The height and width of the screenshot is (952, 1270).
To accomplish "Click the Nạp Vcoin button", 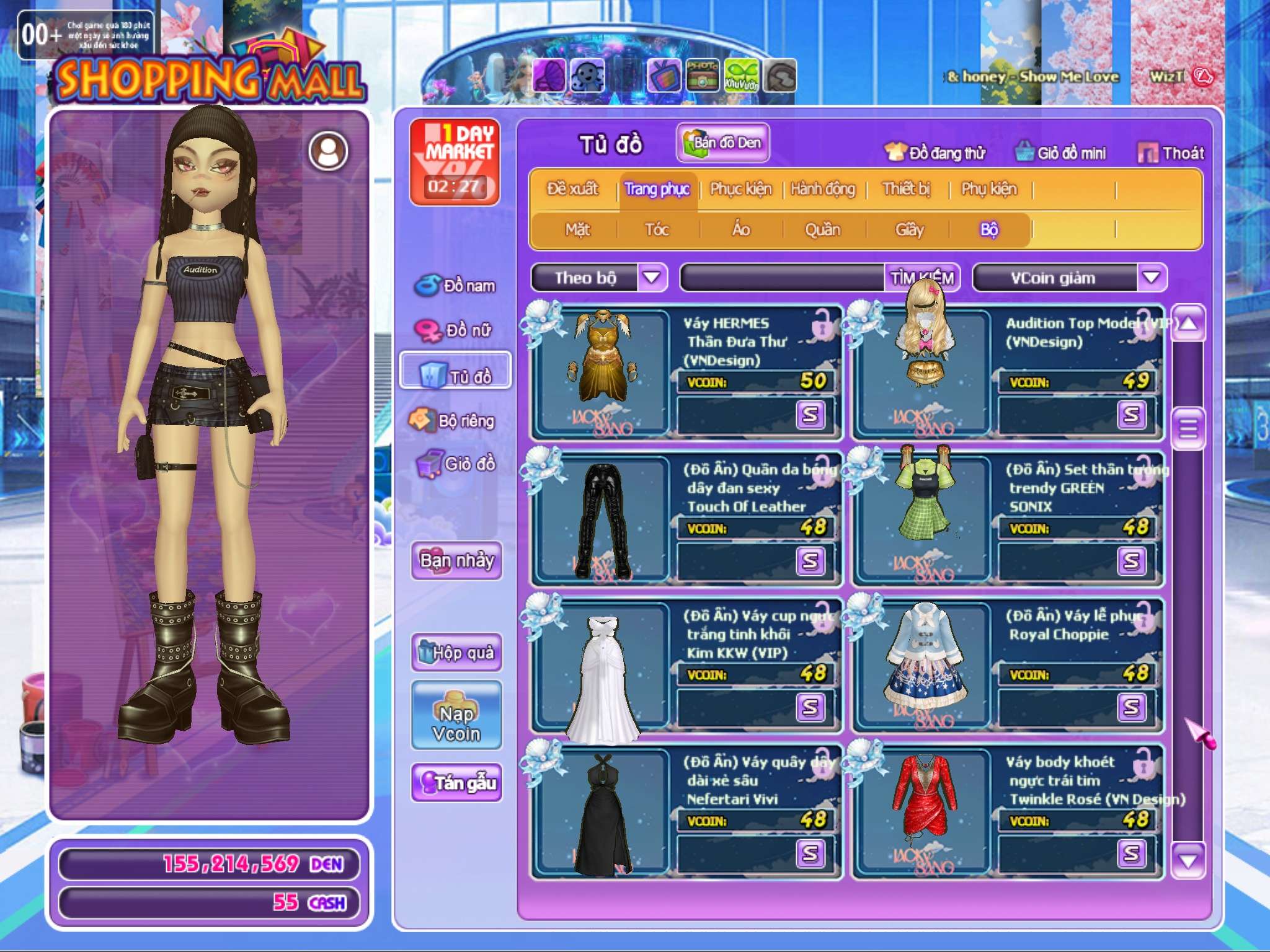I will coord(456,716).
